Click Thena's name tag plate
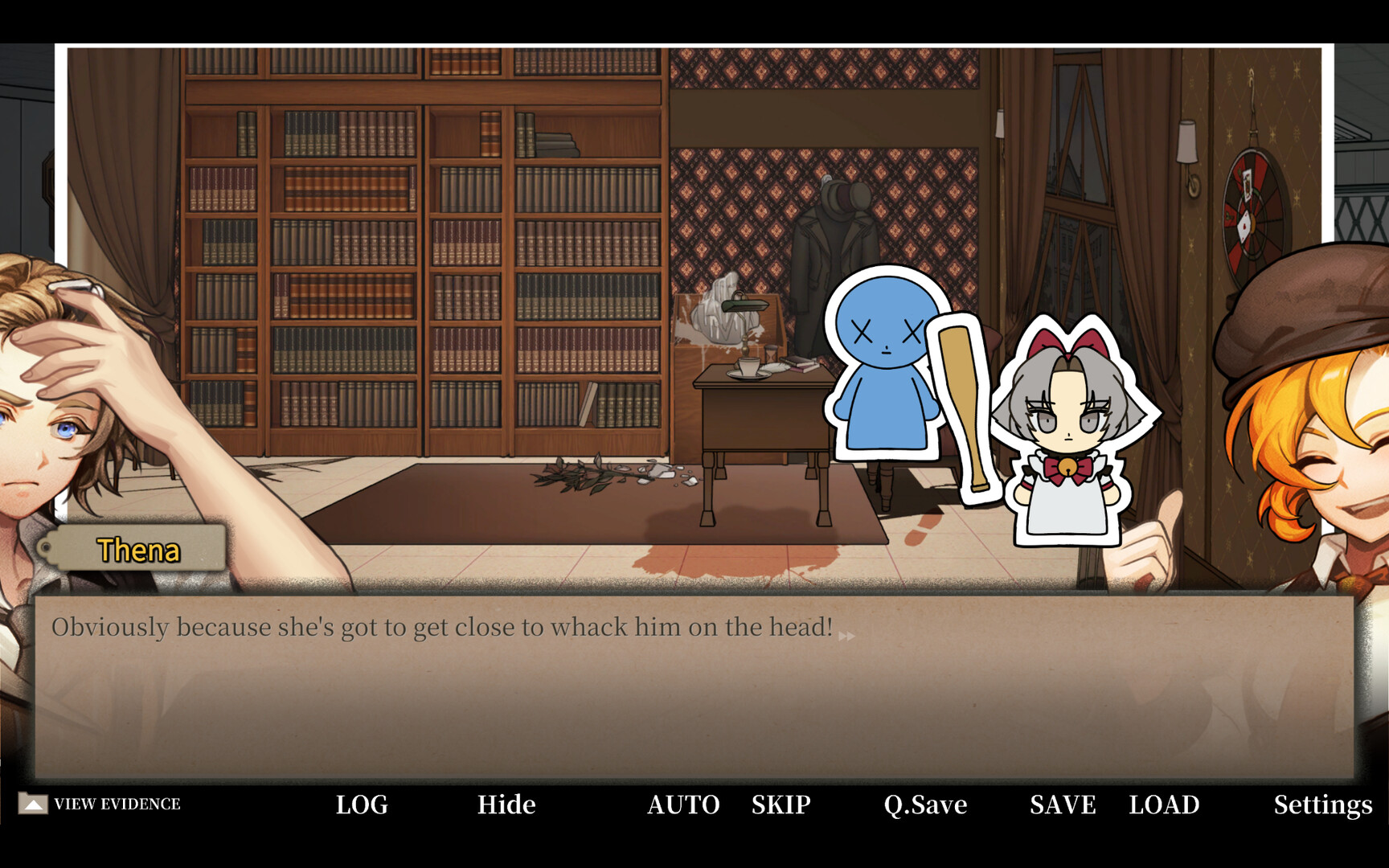 (x=138, y=549)
